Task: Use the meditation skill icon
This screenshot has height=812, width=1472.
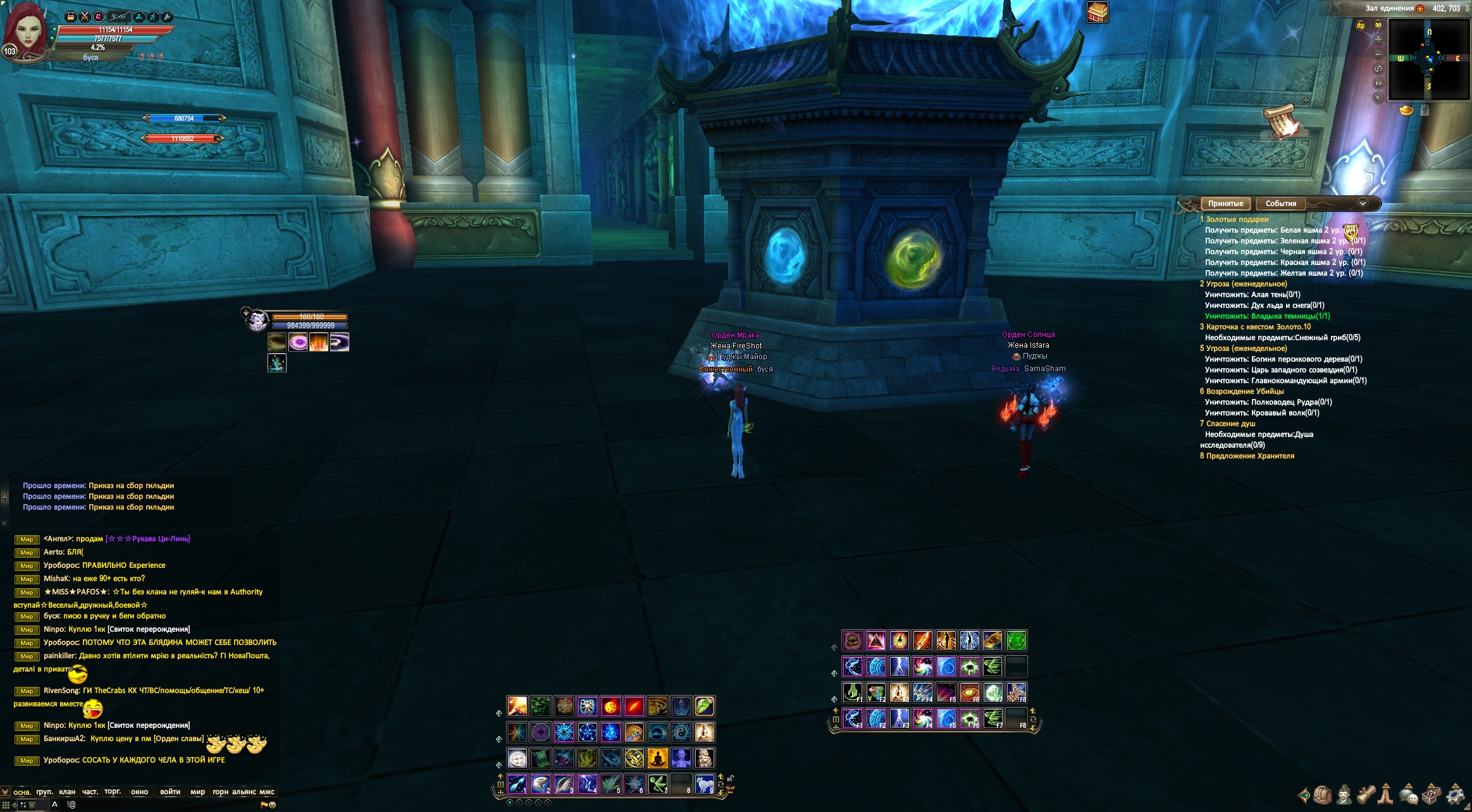Action: pos(658,758)
